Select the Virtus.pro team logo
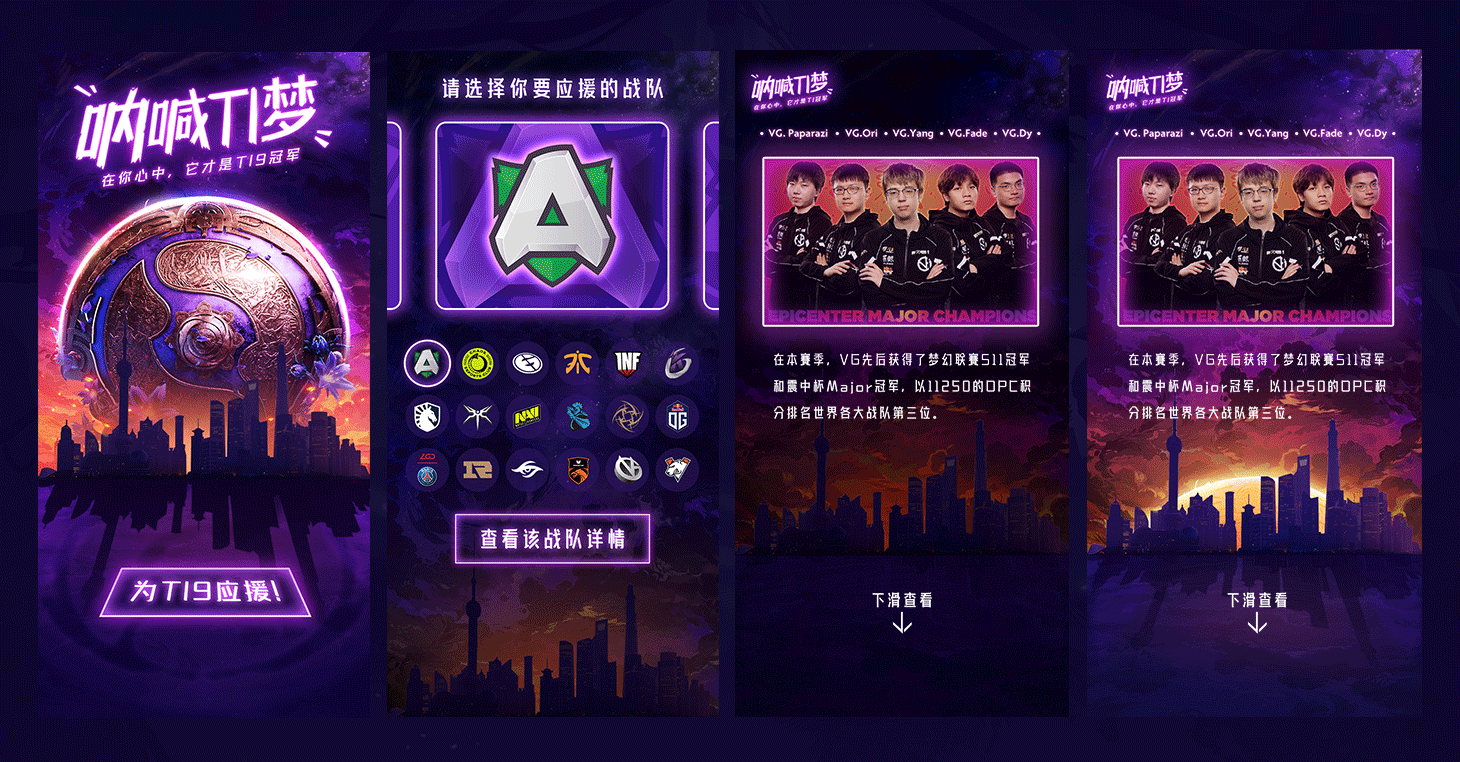Image resolution: width=1460 pixels, height=762 pixels. tap(677, 468)
